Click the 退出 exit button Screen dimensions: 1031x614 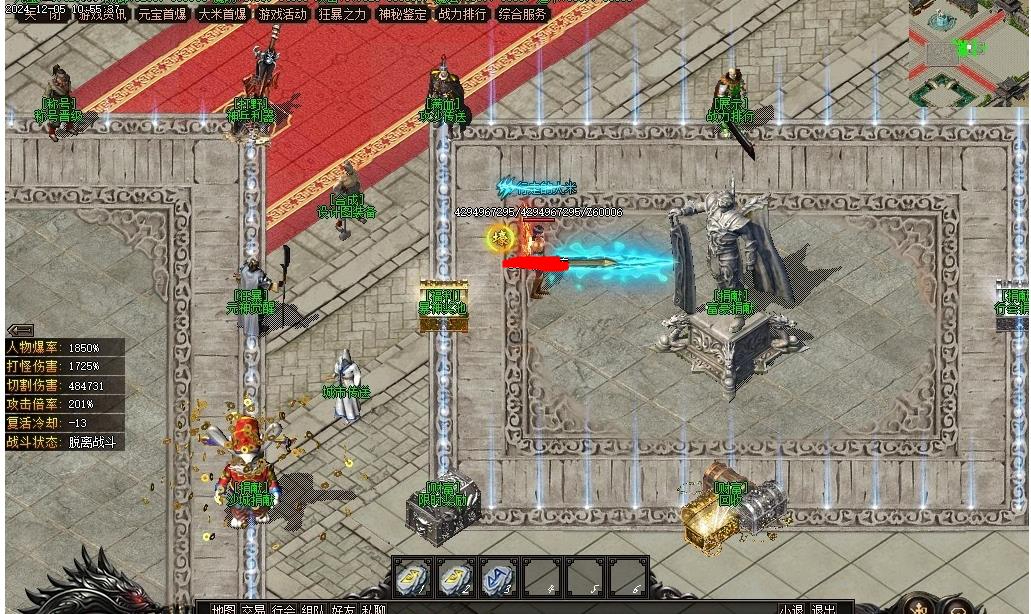coord(824,608)
